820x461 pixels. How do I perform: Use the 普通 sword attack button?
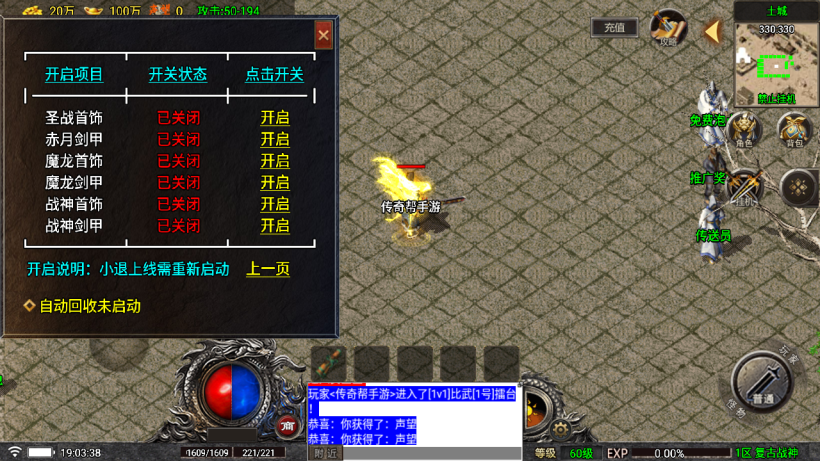tap(762, 383)
